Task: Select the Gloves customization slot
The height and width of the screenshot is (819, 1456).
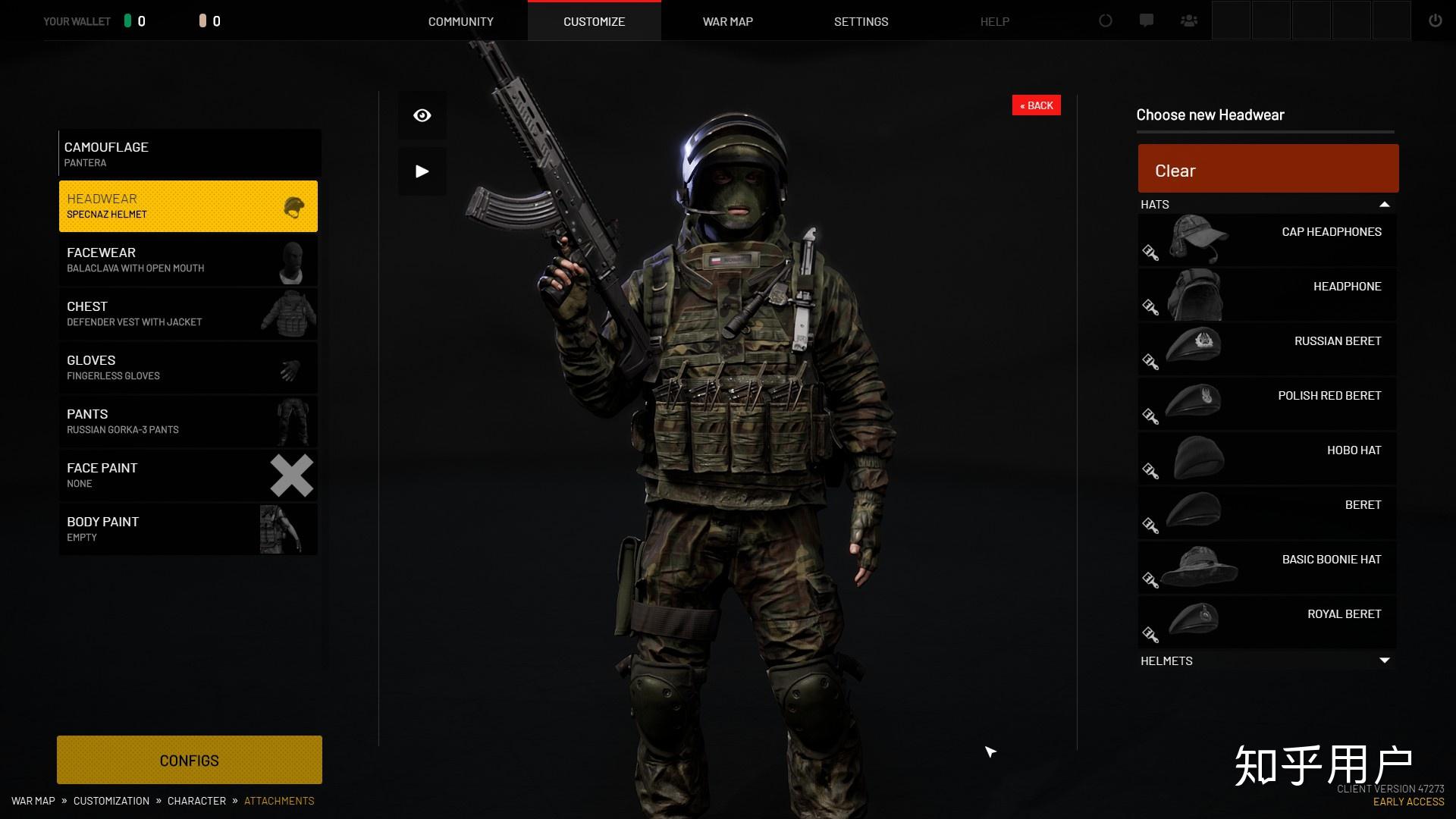Action: (188, 368)
